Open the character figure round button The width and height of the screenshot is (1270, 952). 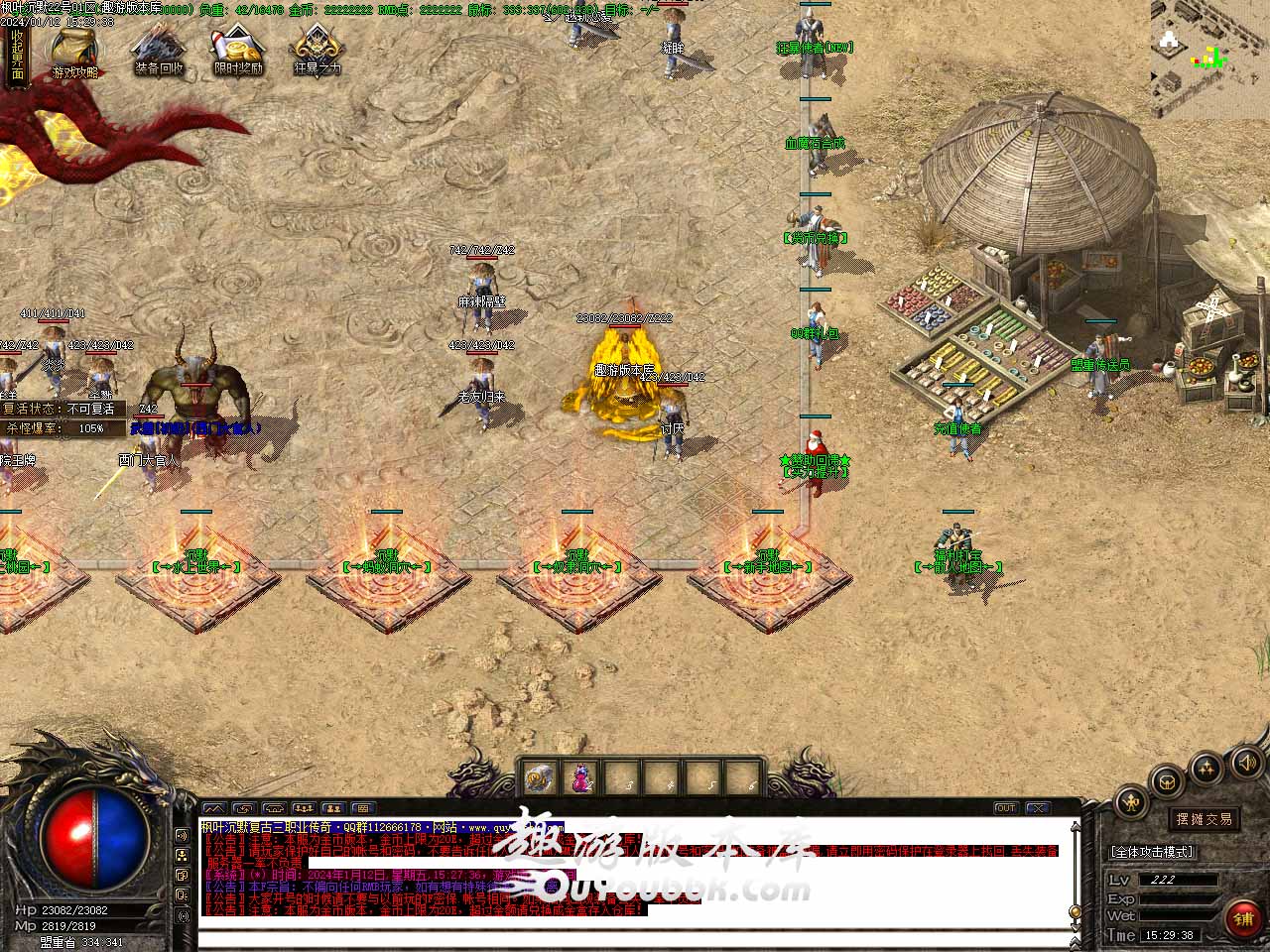point(1131,802)
